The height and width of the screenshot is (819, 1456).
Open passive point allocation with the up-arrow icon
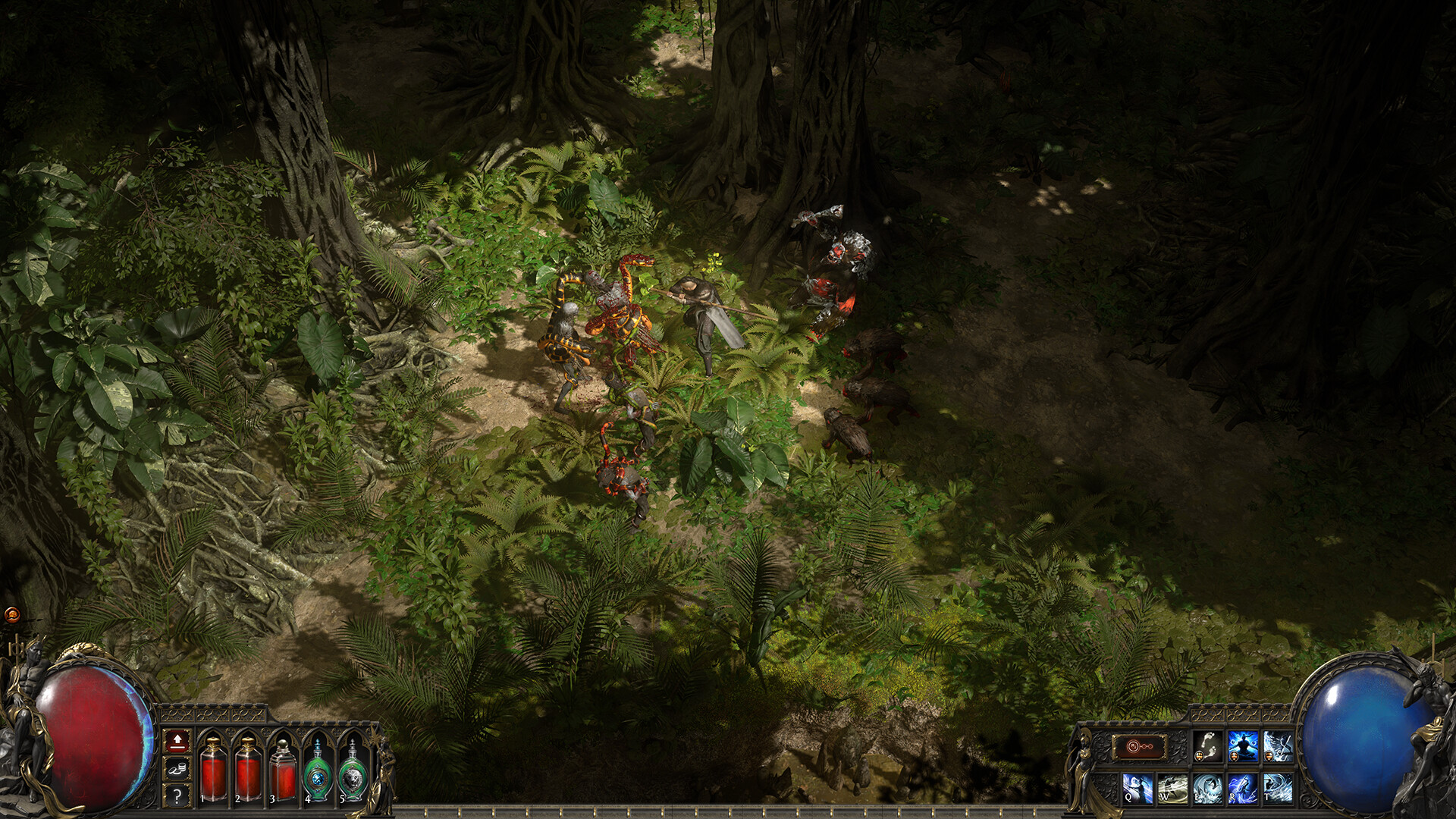(177, 742)
